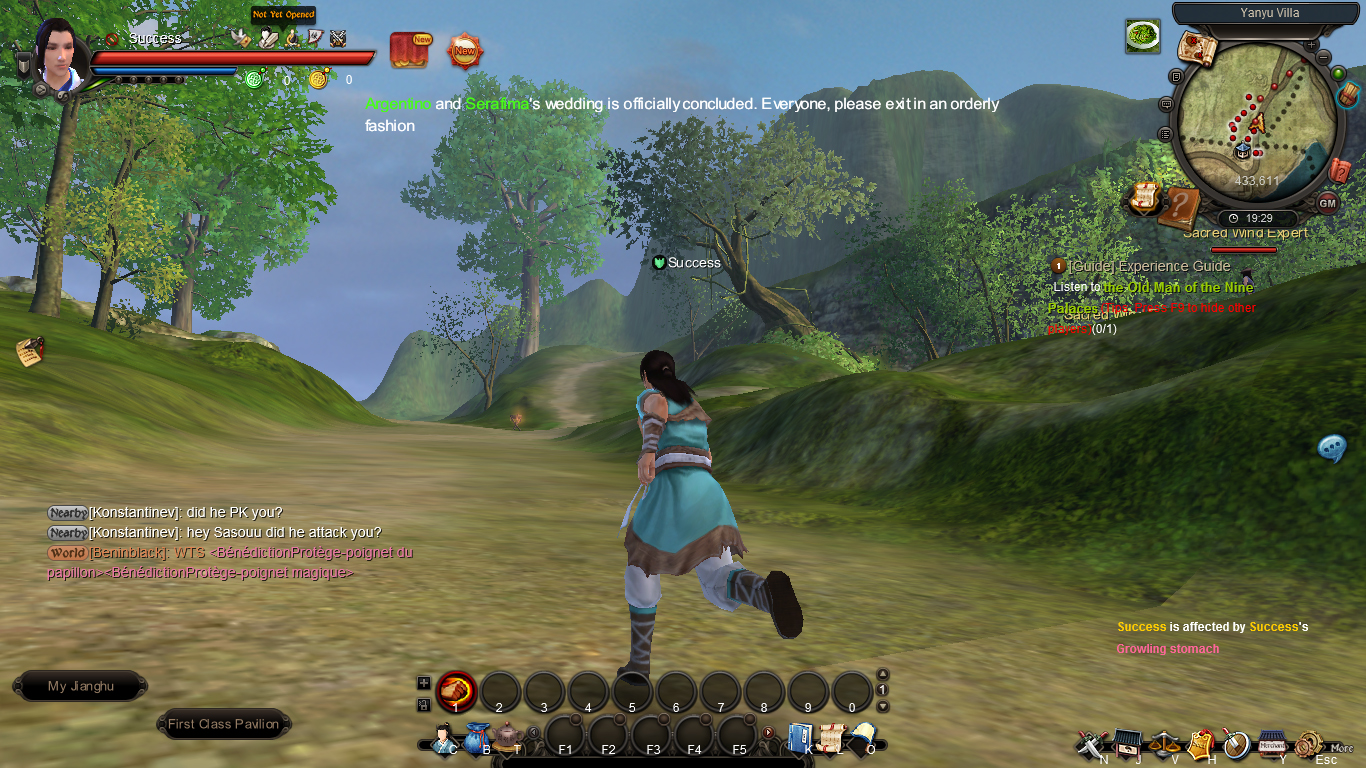Click the minimap zoom-in plus button
Image resolution: width=1366 pixels, height=768 pixels.
click(1311, 45)
